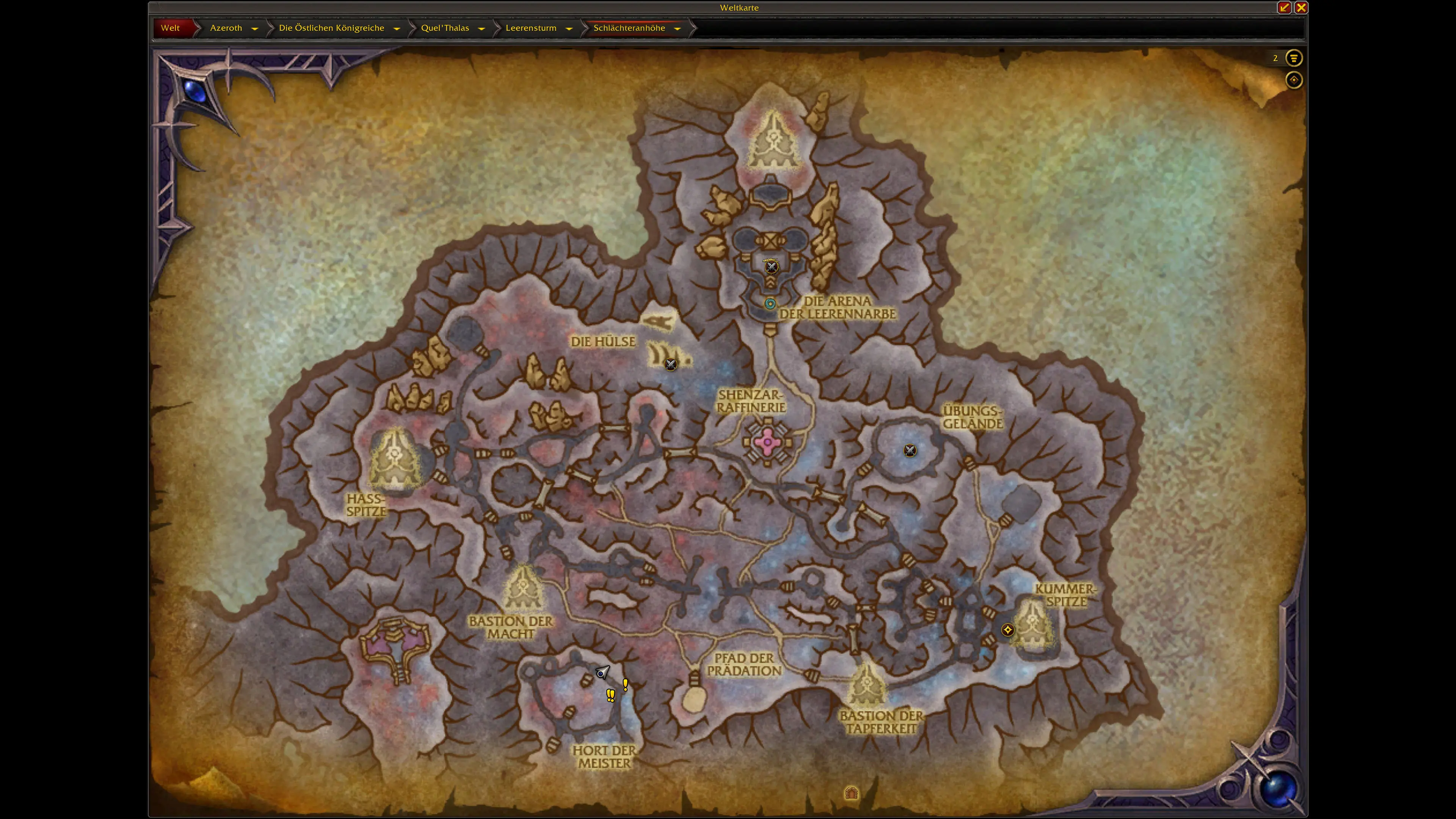Expand the Leerensturm dropdown arrow
The height and width of the screenshot is (819, 1456).
click(x=569, y=28)
